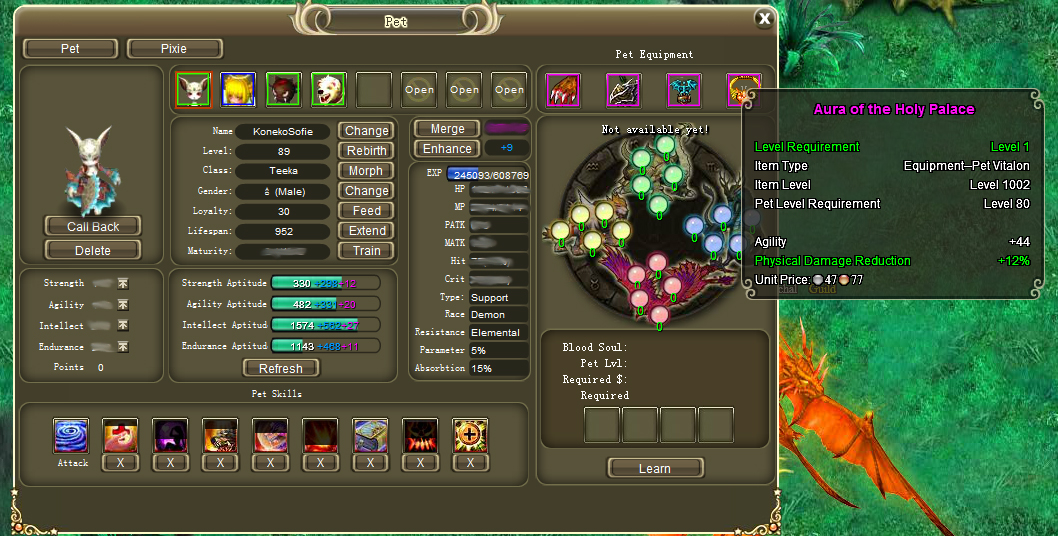Learn the selected pet skill
The width and height of the screenshot is (1058, 536).
655,468
